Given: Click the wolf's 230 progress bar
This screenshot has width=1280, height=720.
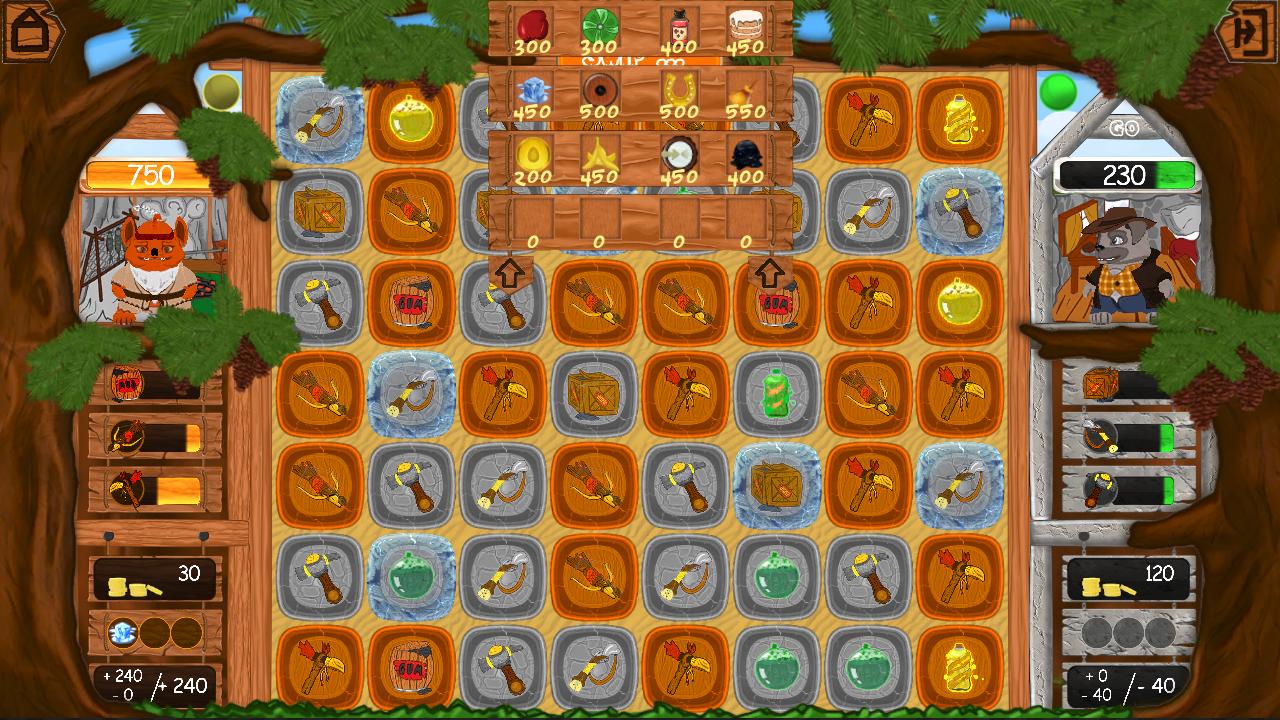Looking at the screenshot, I should pyautogui.click(x=1127, y=176).
